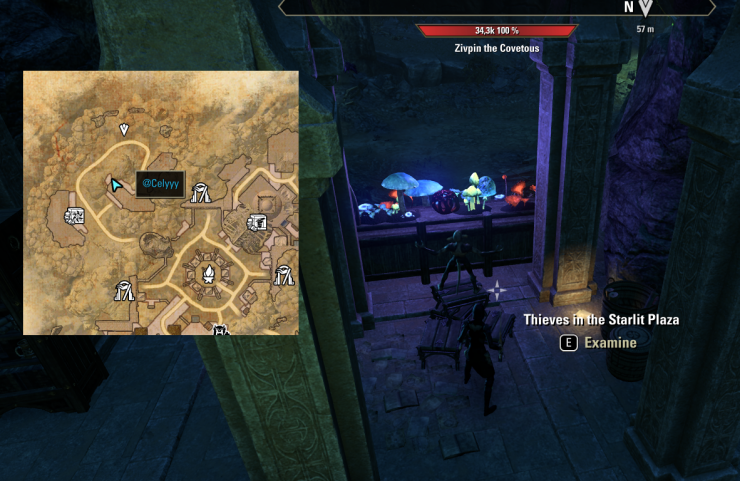
Task: Select the wayshrine flame icon on the map
Action: coord(209,274)
